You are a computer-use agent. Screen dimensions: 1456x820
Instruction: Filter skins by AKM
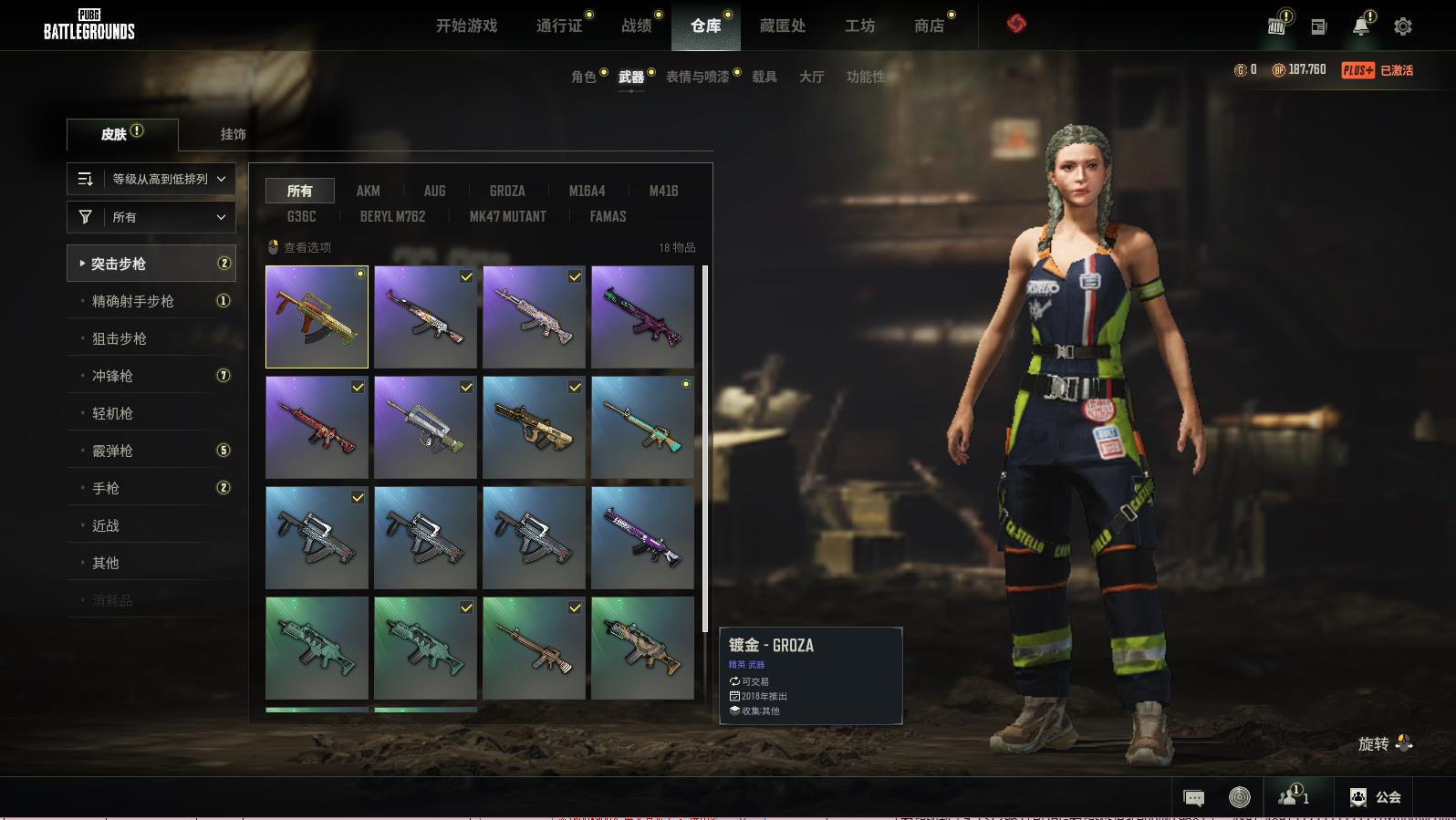pos(368,191)
